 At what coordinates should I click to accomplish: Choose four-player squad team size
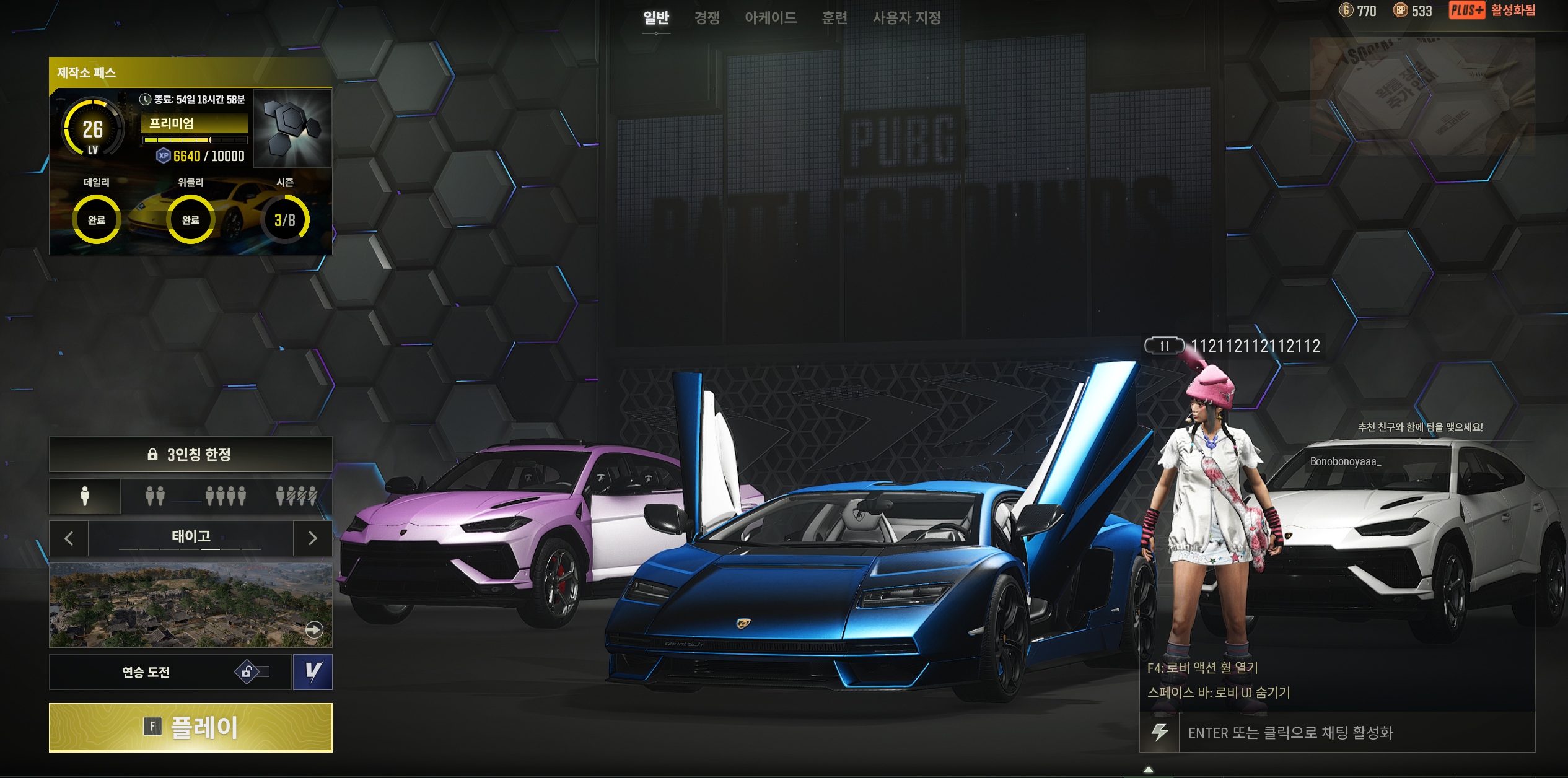(x=226, y=496)
